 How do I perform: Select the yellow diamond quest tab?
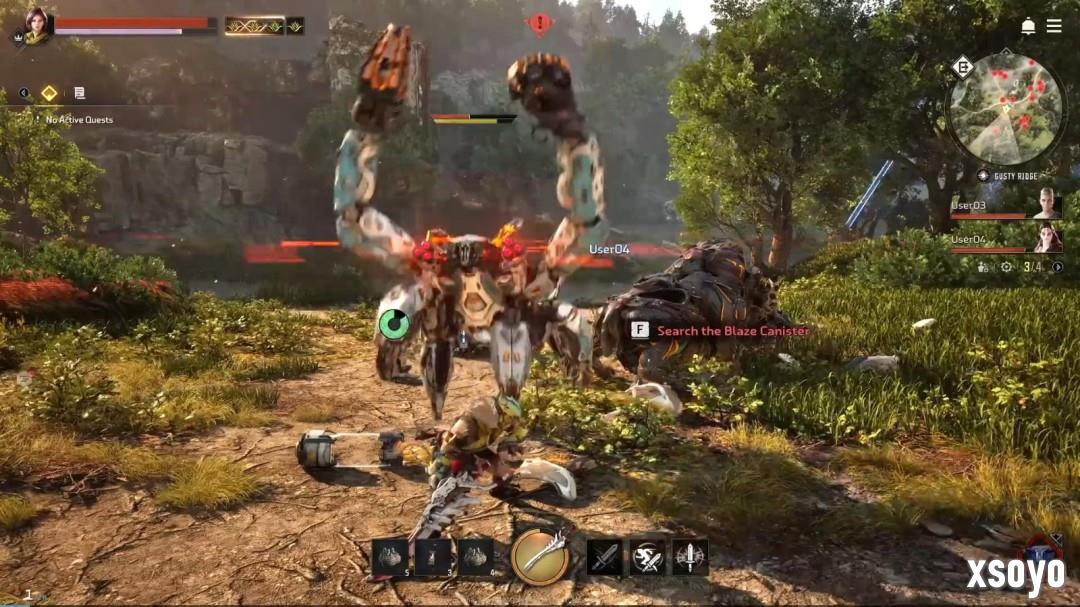49,93
